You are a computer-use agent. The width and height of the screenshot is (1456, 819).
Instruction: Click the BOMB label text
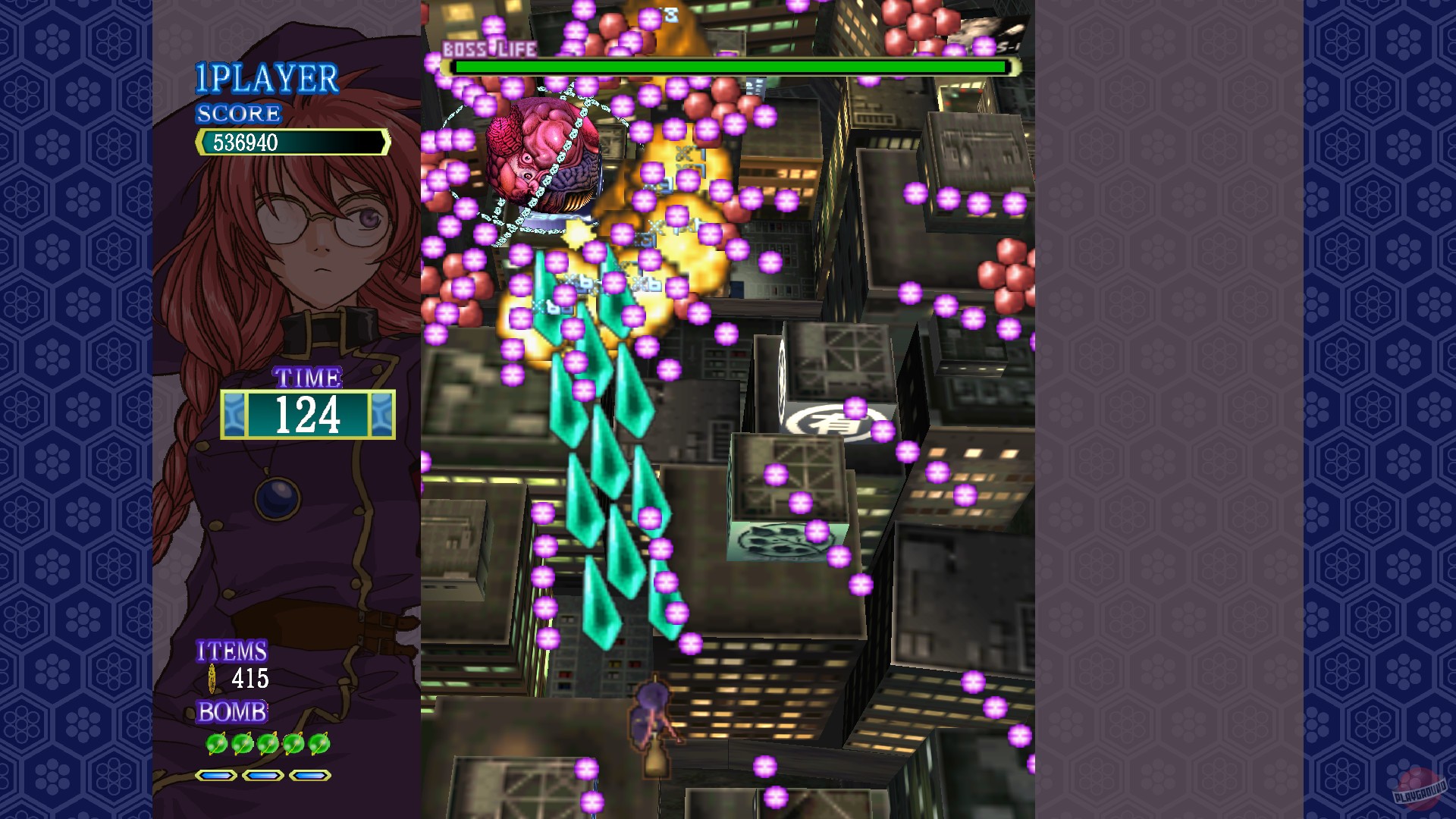click(x=230, y=711)
